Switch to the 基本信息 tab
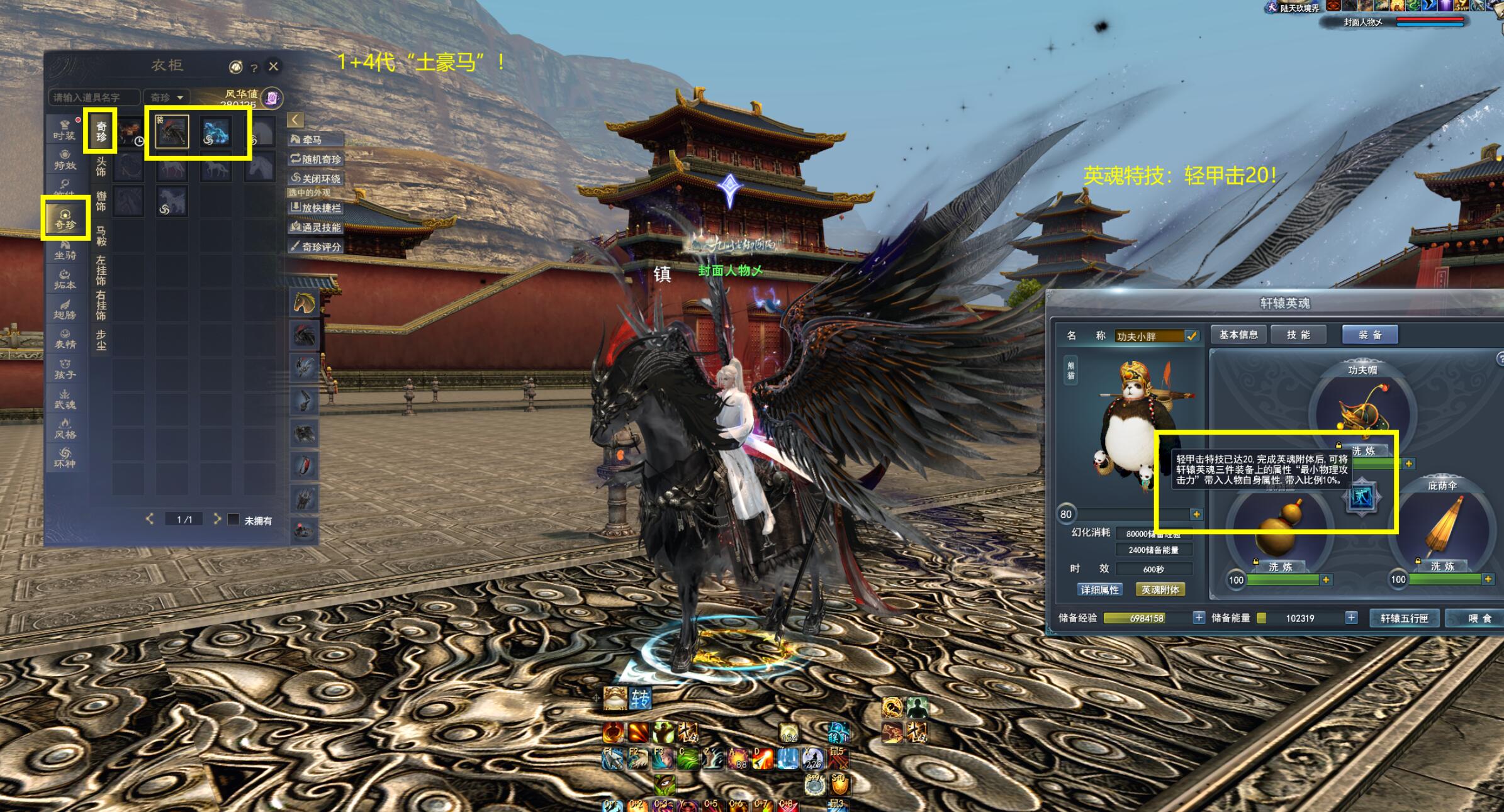 [1238, 335]
